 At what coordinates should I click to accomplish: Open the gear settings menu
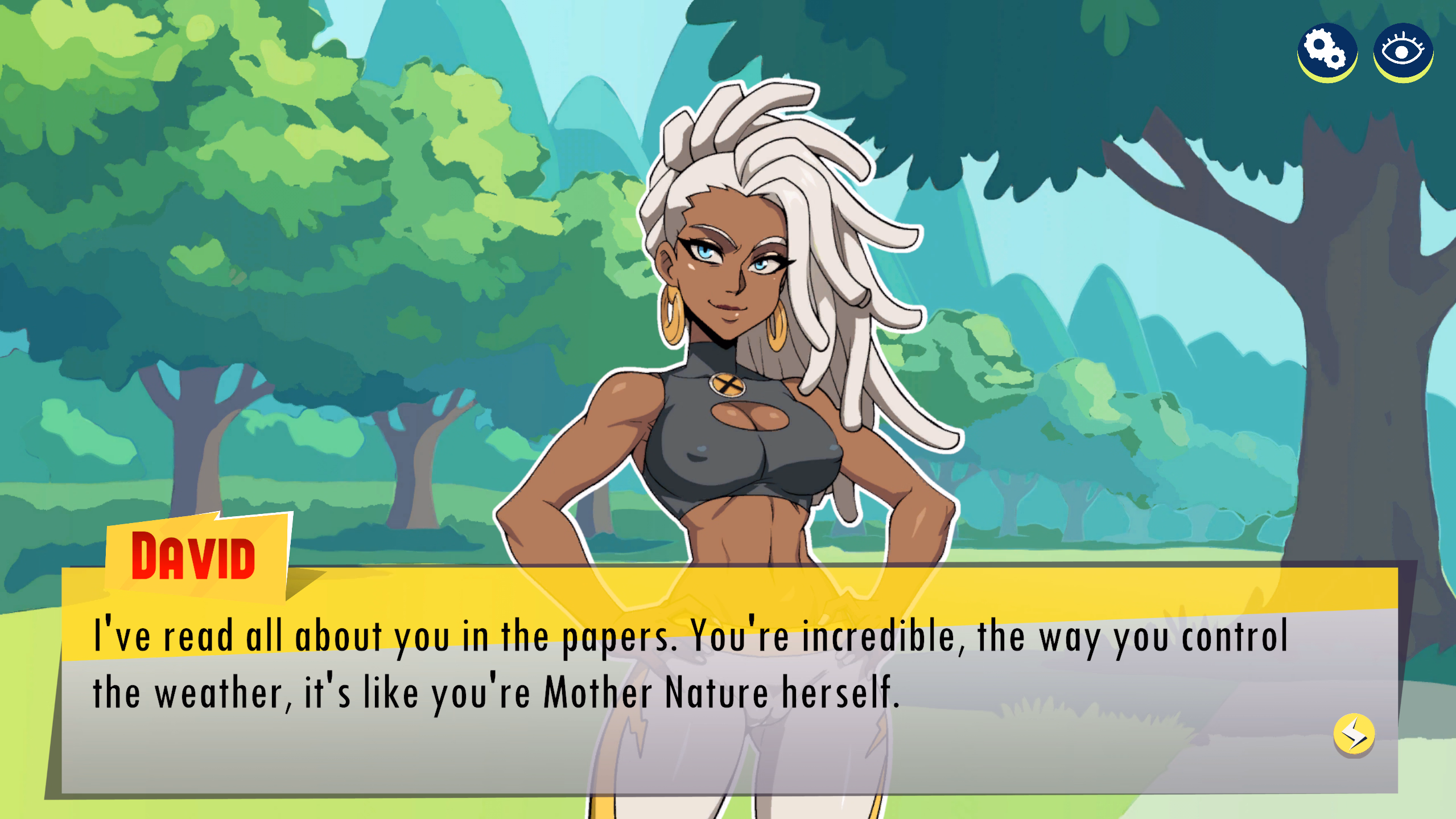(x=1326, y=52)
